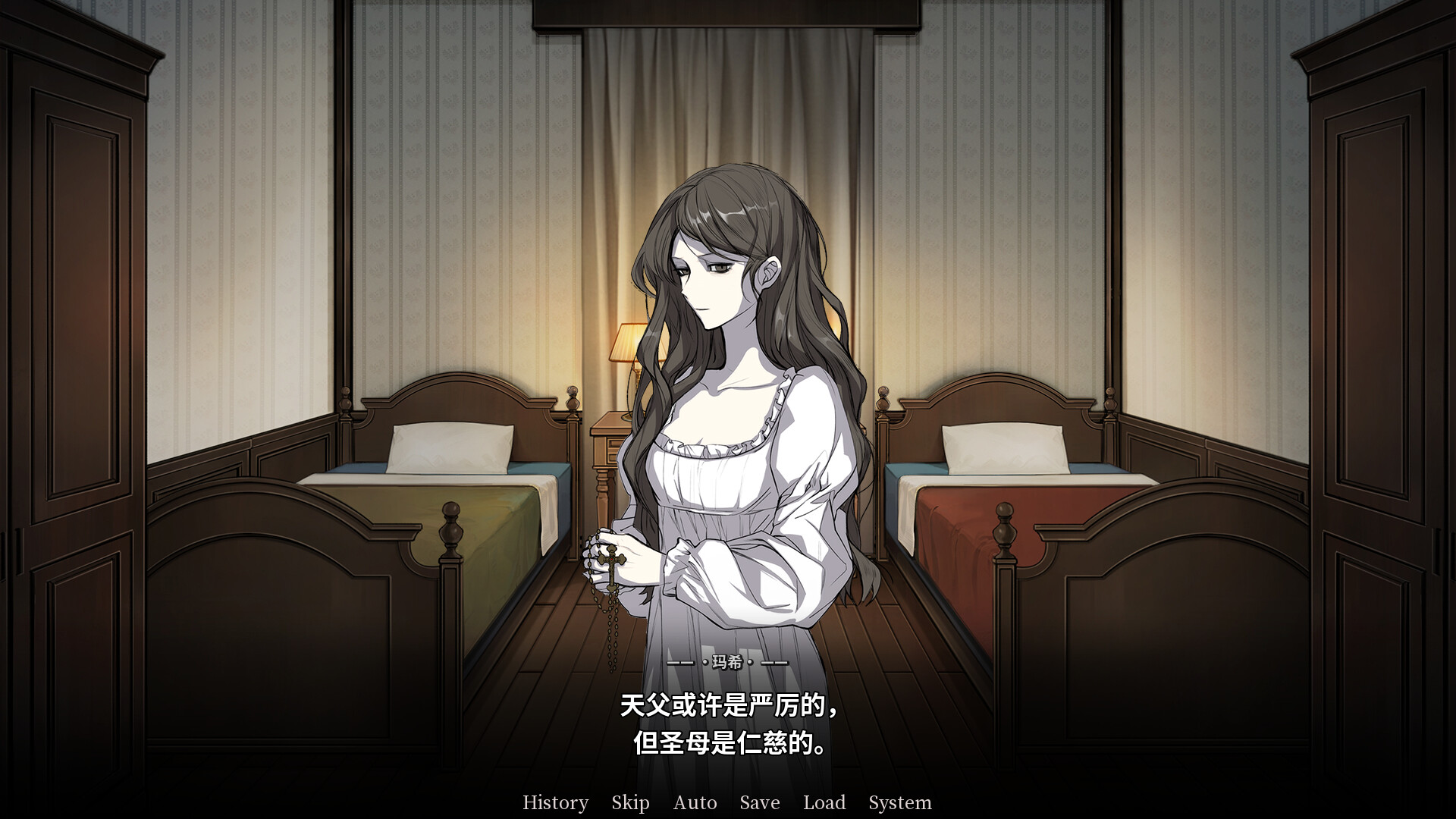Open the Load screen
This screenshot has height=819, width=1456.
[826, 802]
